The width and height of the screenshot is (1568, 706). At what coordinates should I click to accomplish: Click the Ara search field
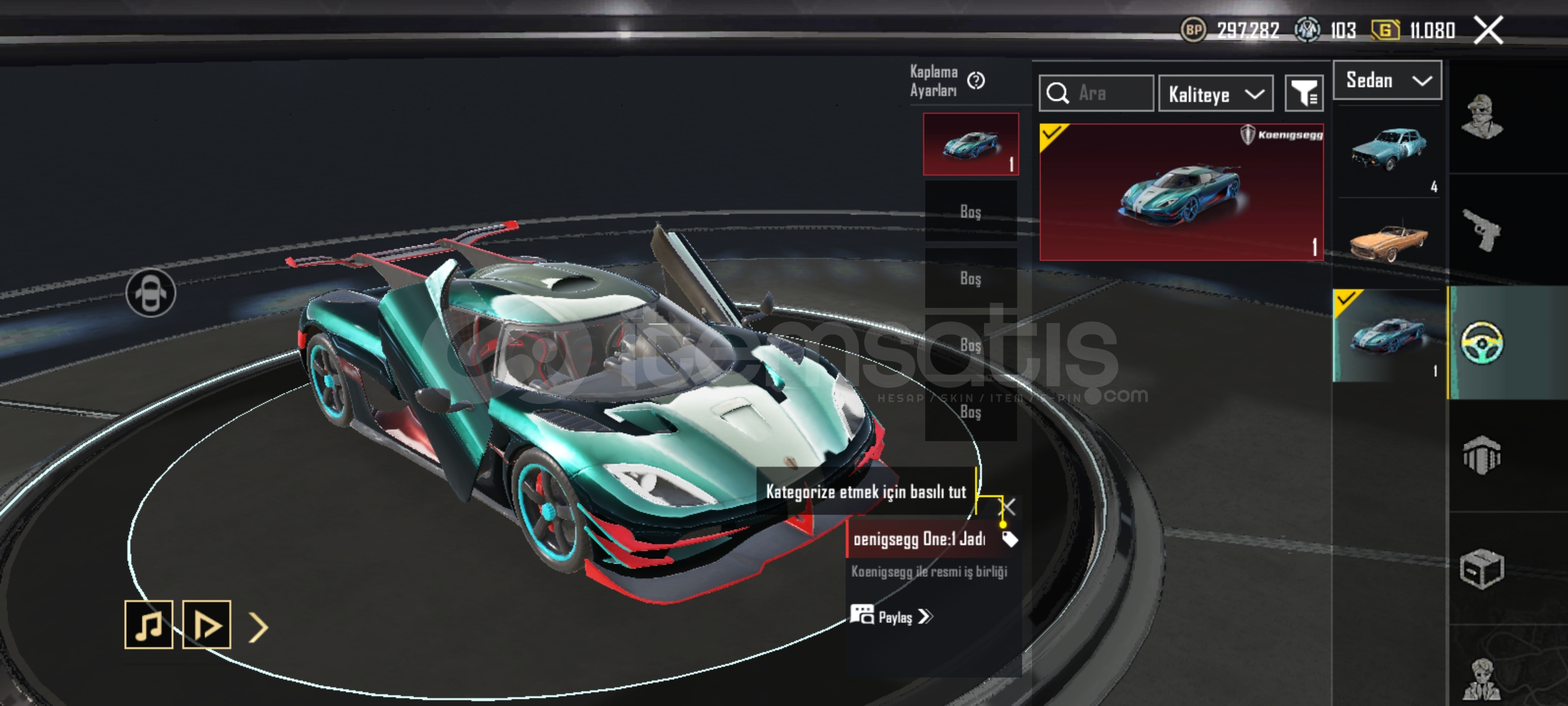tap(1104, 93)
